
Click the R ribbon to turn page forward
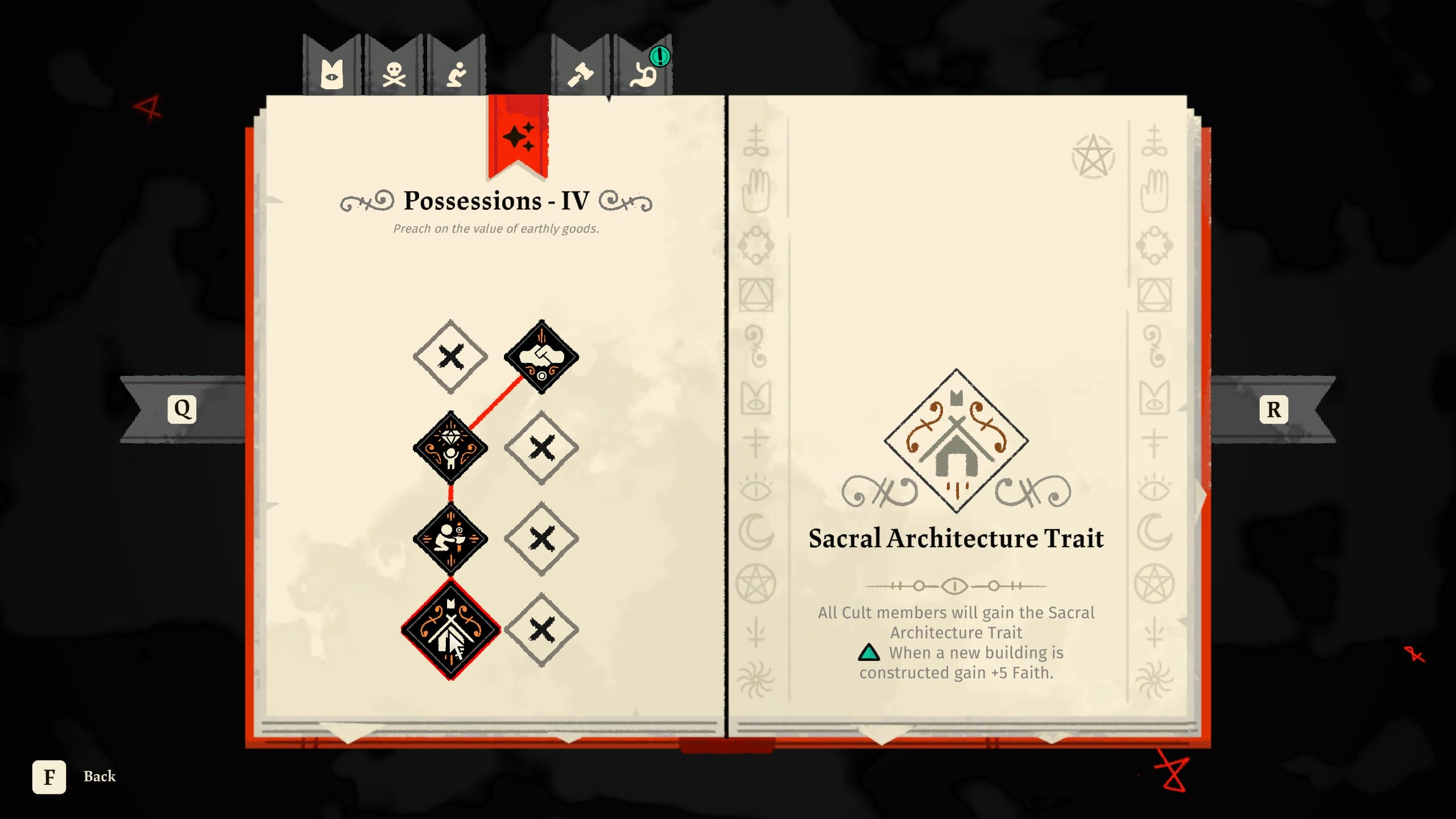pos(1274,408)
